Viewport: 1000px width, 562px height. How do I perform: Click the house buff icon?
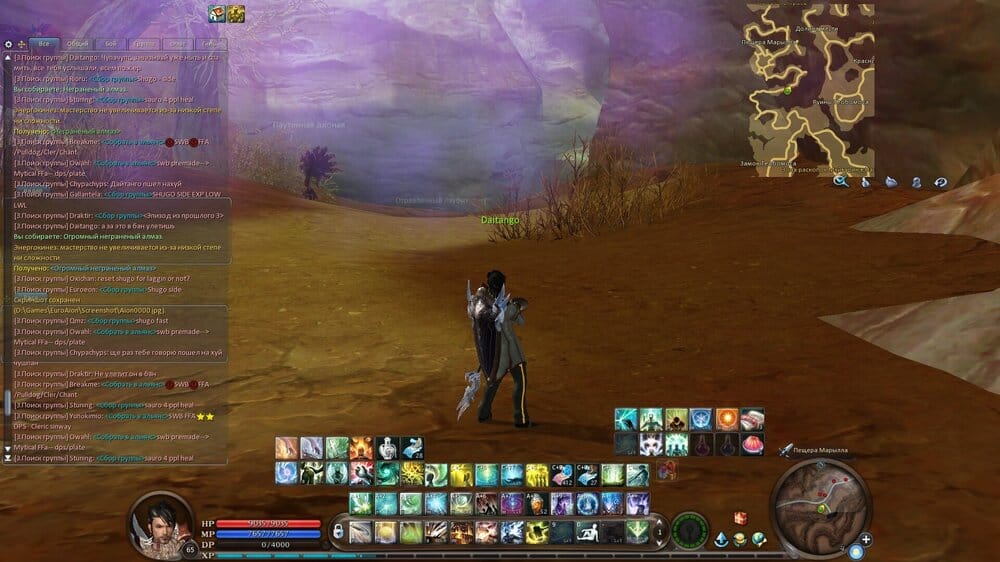coord(216,13)
